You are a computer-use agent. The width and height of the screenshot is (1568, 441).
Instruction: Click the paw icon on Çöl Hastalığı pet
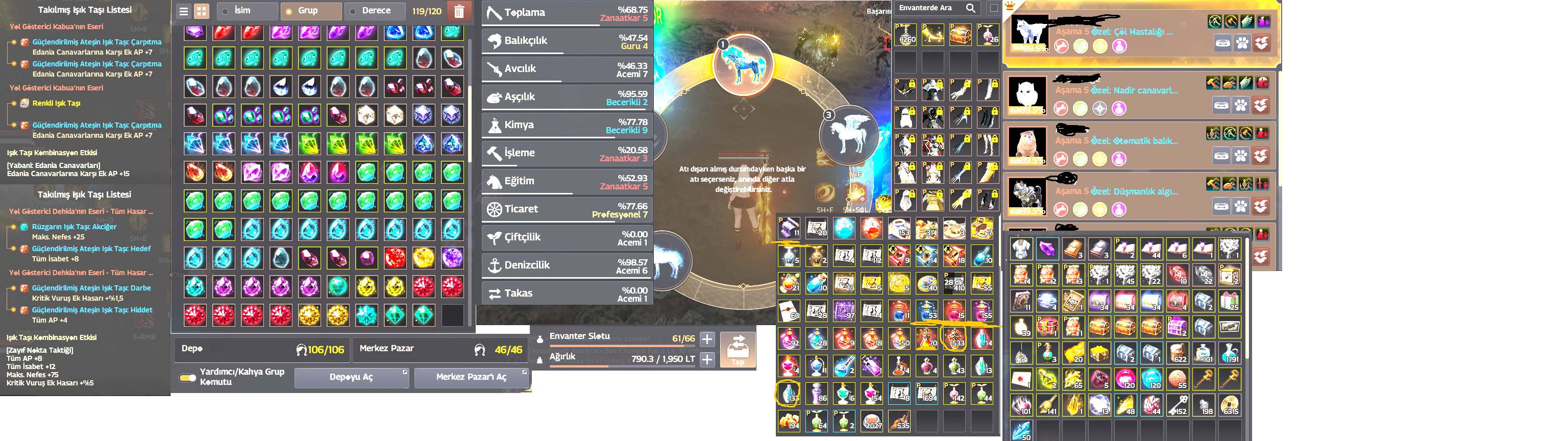point(1242,43)
